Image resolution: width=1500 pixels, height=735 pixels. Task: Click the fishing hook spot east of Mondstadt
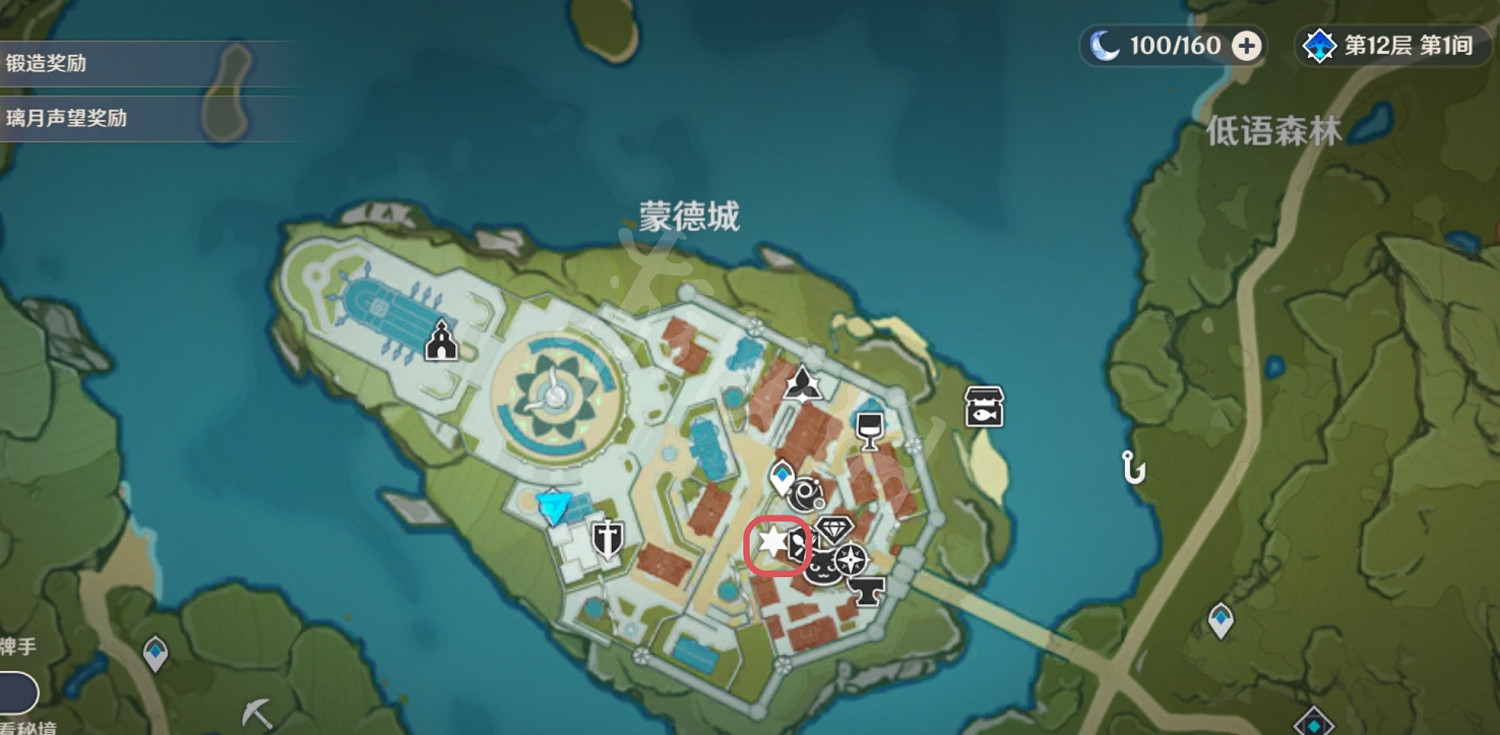pyautogui.click(x=1133, y=468)
